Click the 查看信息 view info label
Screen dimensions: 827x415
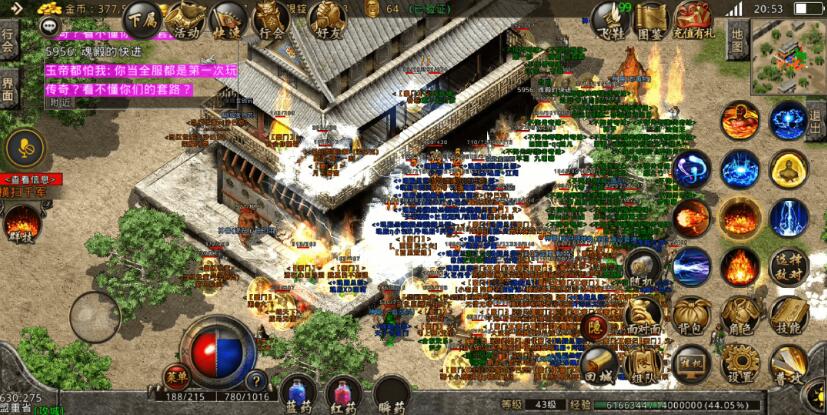point(30,179)
